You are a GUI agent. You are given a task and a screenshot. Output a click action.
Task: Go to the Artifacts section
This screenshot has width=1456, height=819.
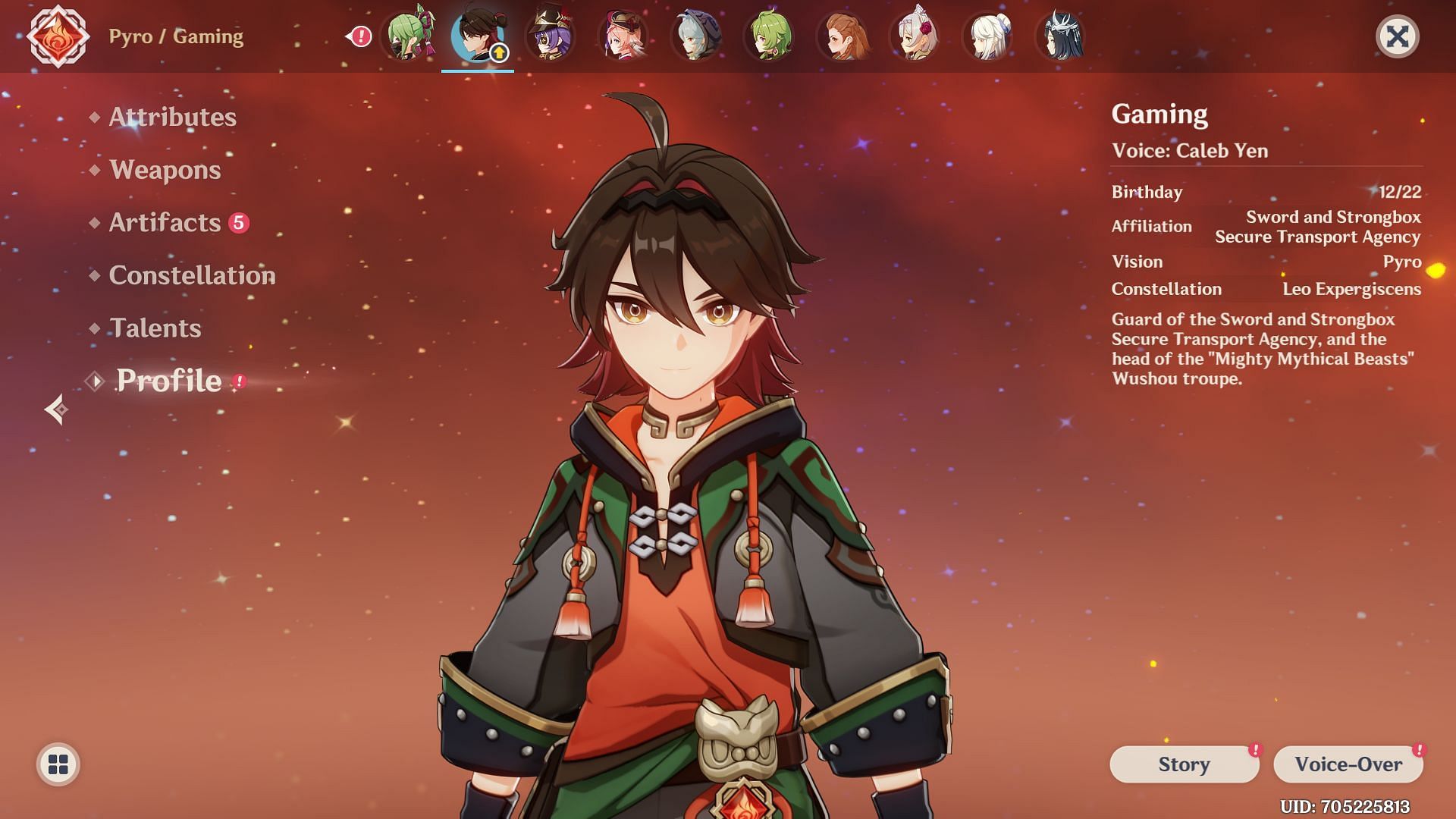(x=165, y=222)
